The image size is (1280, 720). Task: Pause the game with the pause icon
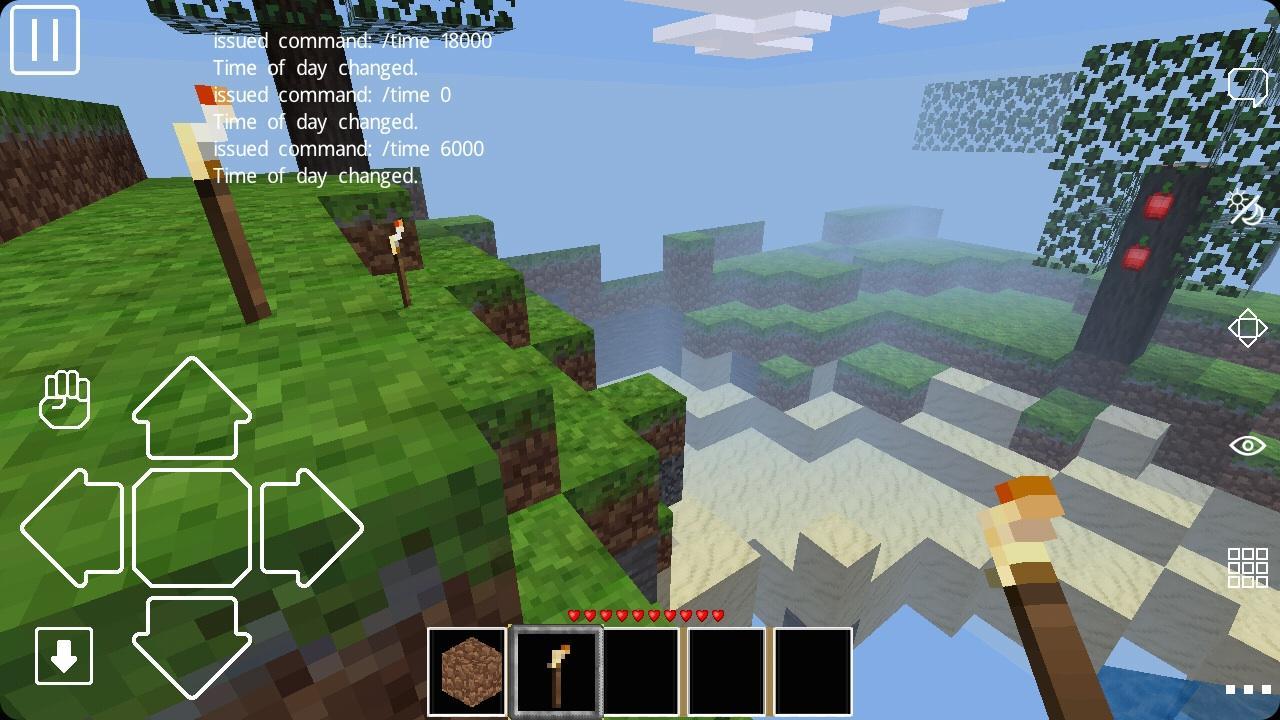(x=45, y=42)
